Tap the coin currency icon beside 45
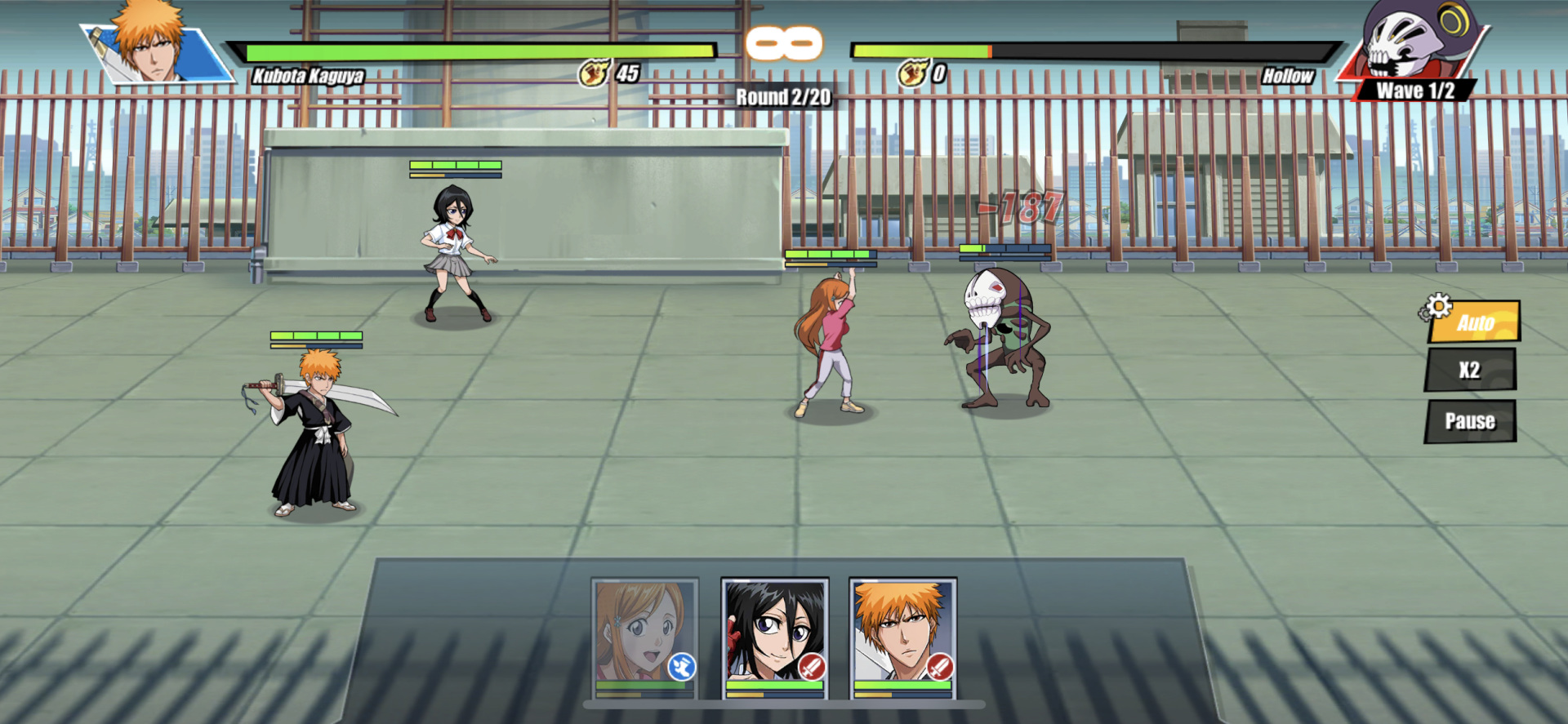The image size is (1568, 724). [x=594, y=72]
